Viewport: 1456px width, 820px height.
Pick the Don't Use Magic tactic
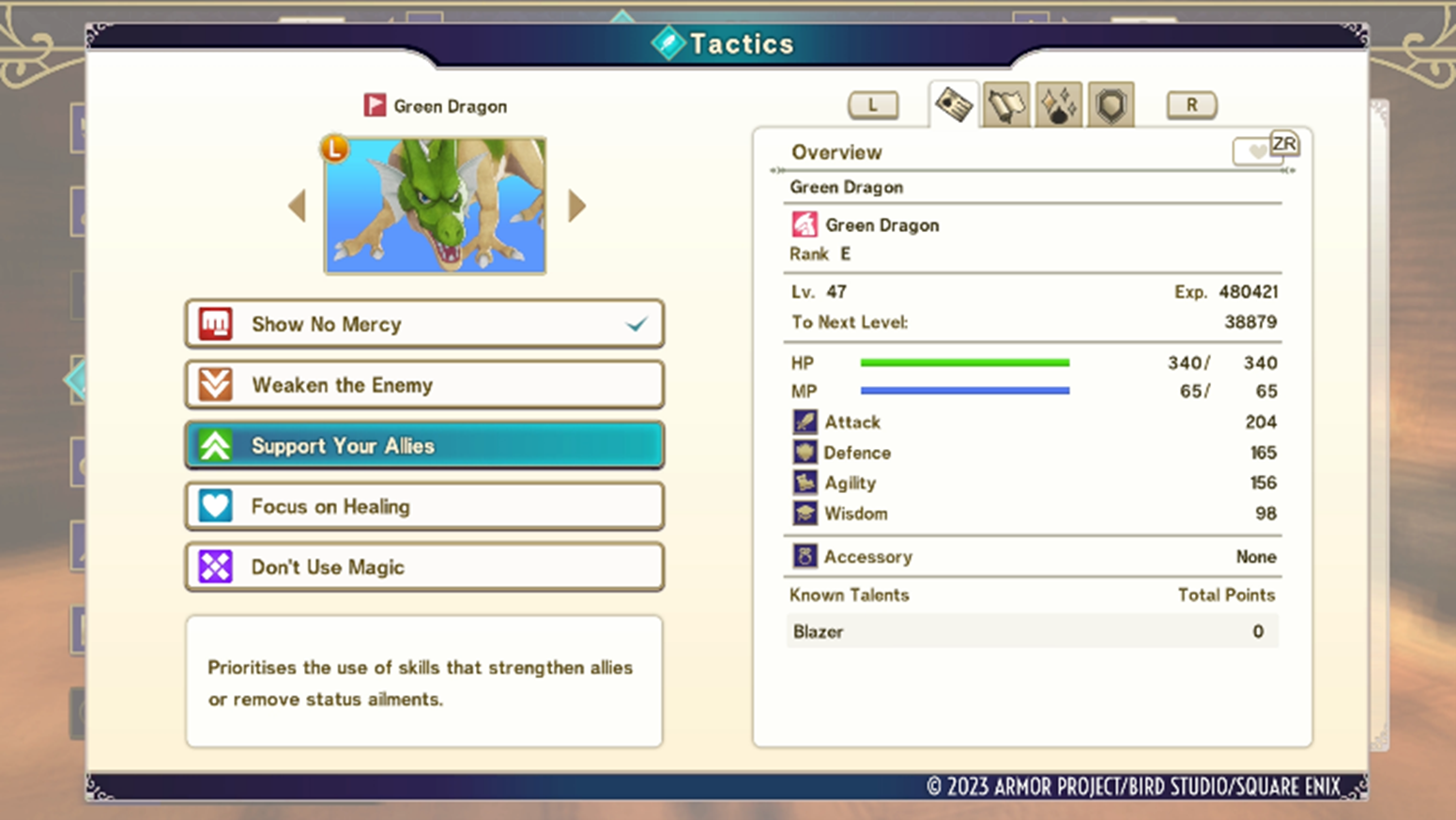pos(424,567)
